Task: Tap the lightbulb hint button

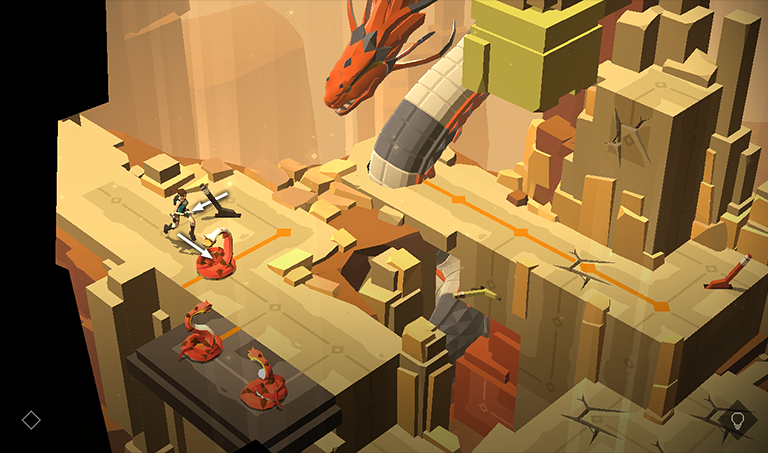Action: [738, 420]
